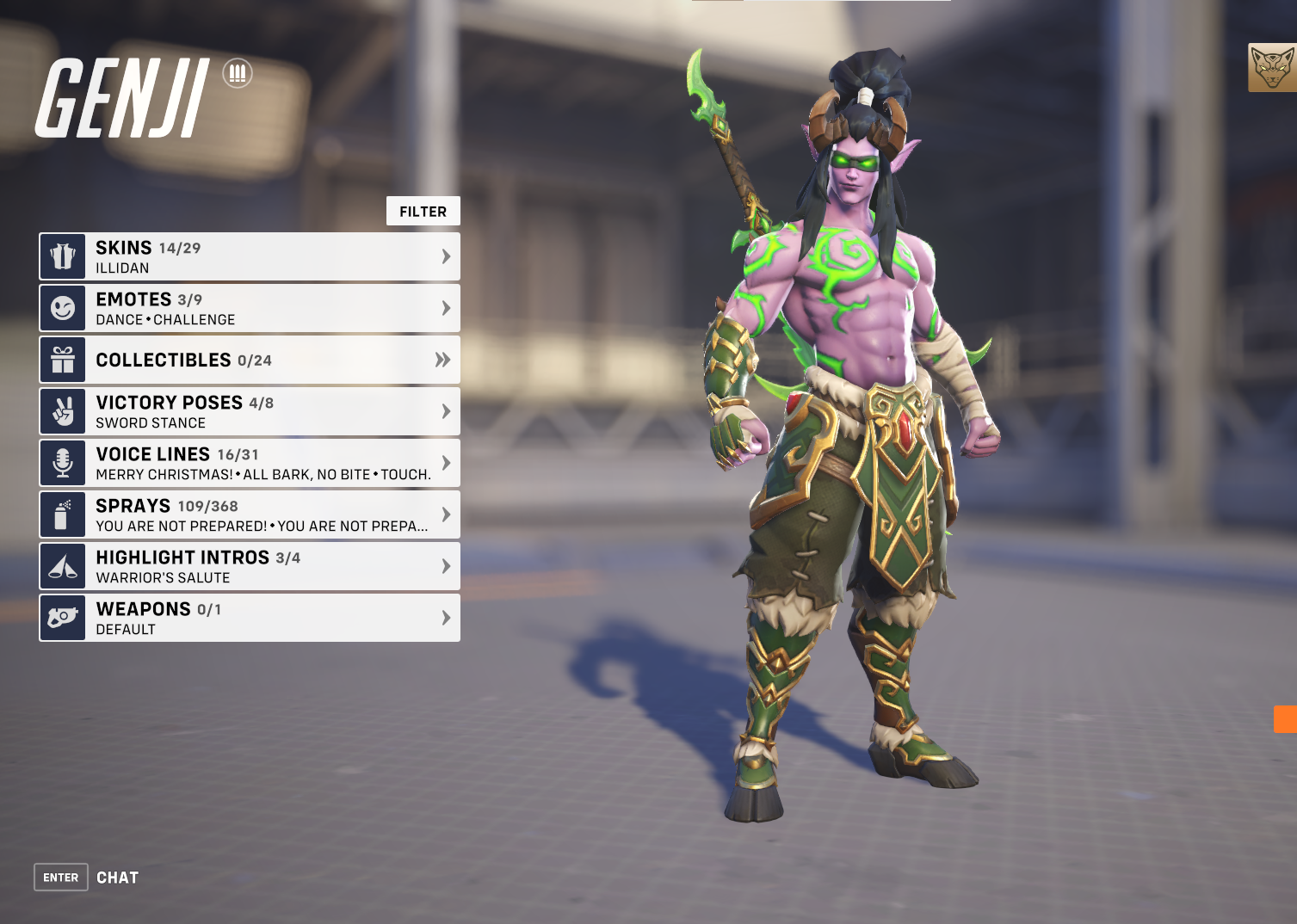Screen dimensions: 1297x924
Task: Select the smiley icon for EMOTES
Action: pyautogui.click(x=61, y=307)
